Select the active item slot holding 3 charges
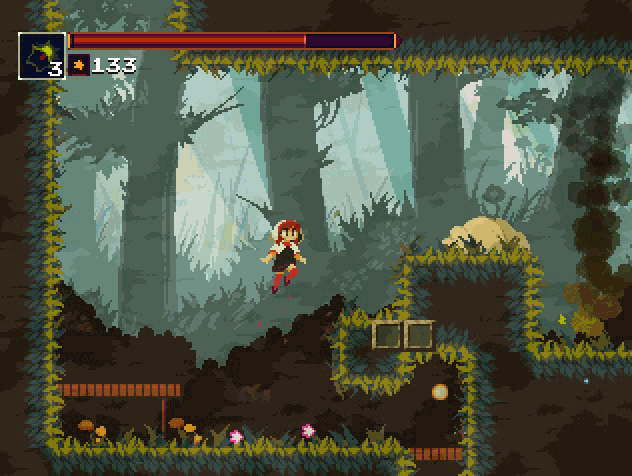The width and height of the screenshot is (632, 476). tap(42, 56)
